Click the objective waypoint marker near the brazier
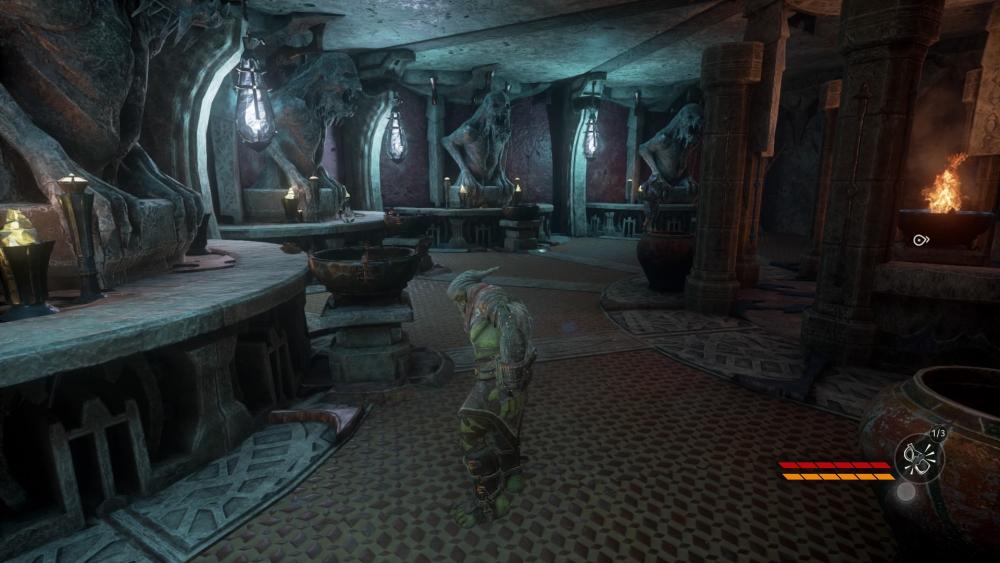 920,240
